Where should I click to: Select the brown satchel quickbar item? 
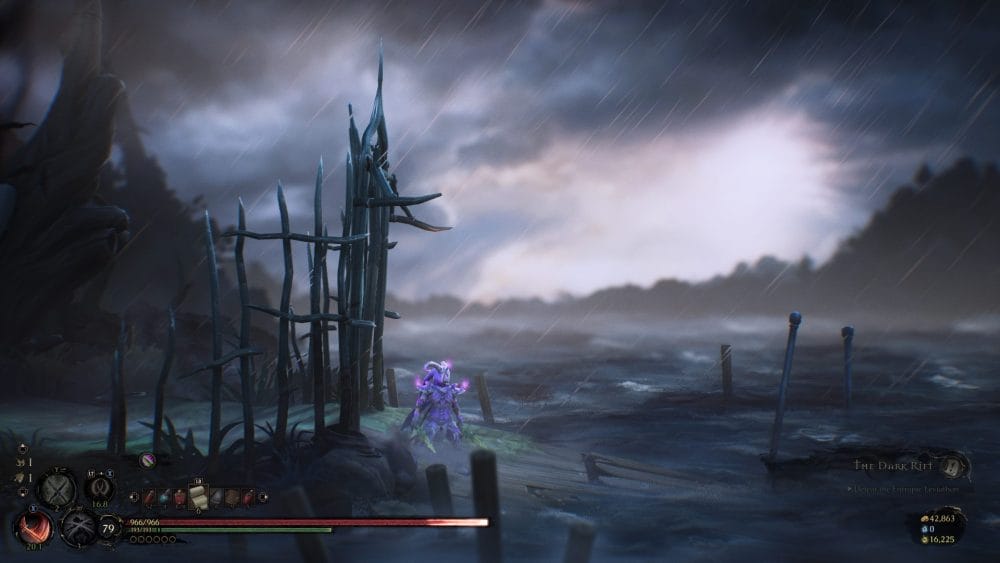(x=230, y=497)
